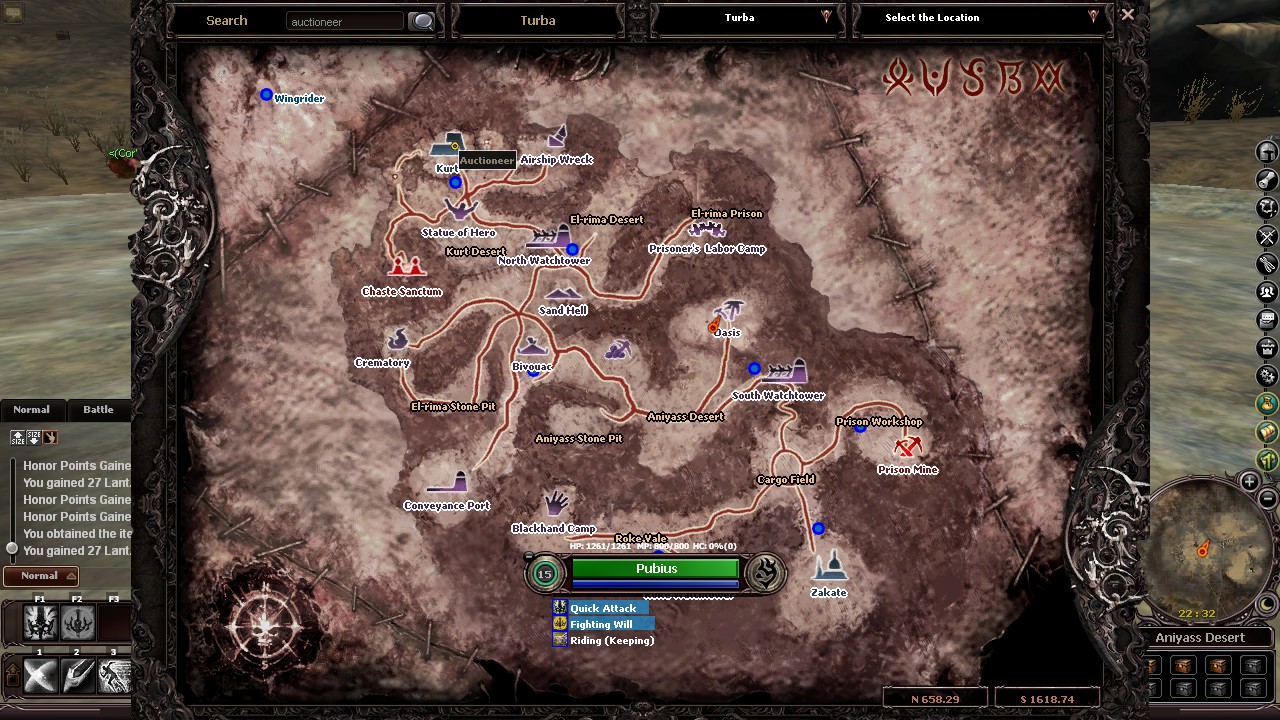Screen dimensions: 1280x720
Task: Select the Wingrider marker on the map
Action: [266, 95]
